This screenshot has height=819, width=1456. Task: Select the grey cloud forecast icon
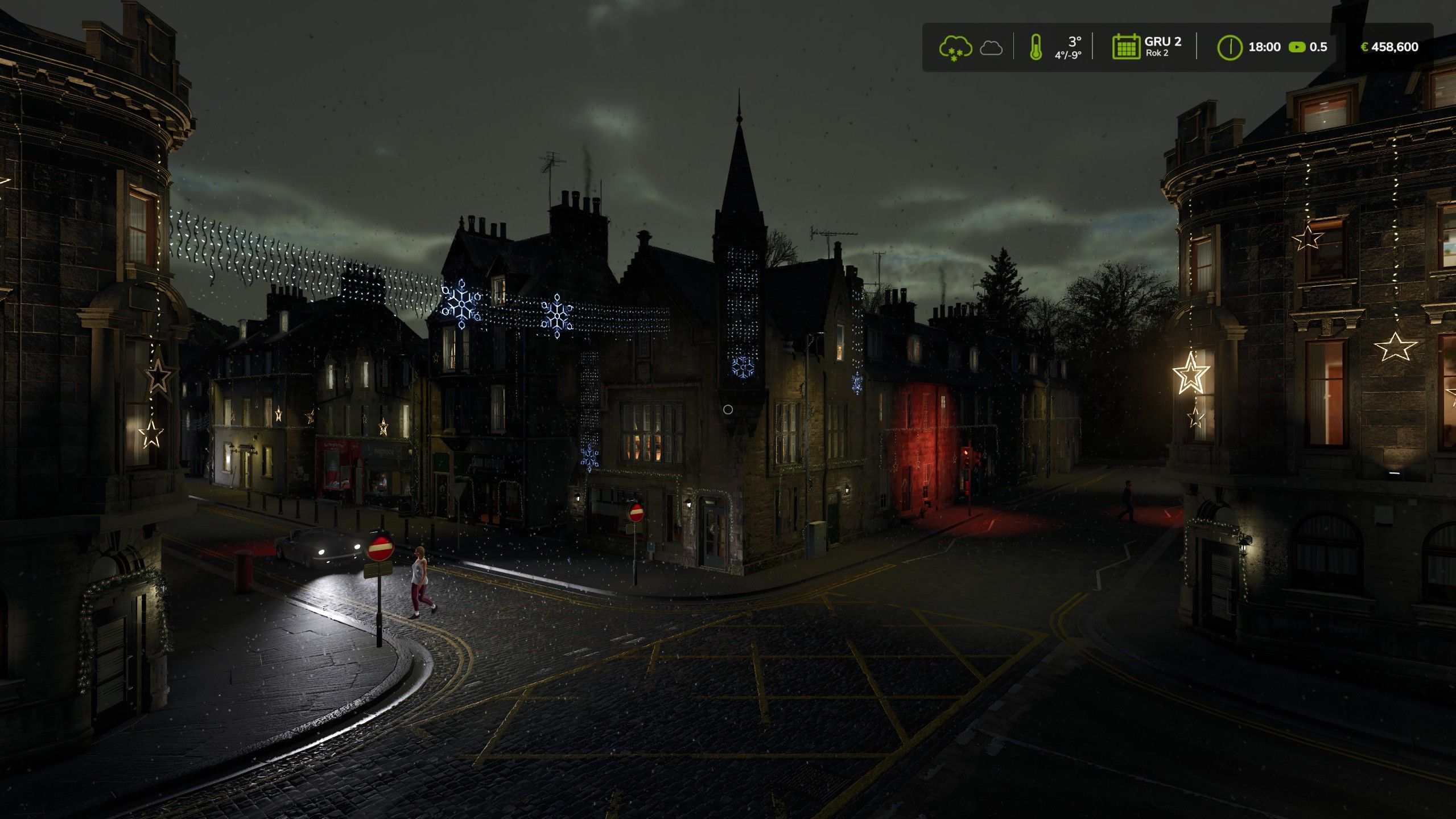(991, 48)
